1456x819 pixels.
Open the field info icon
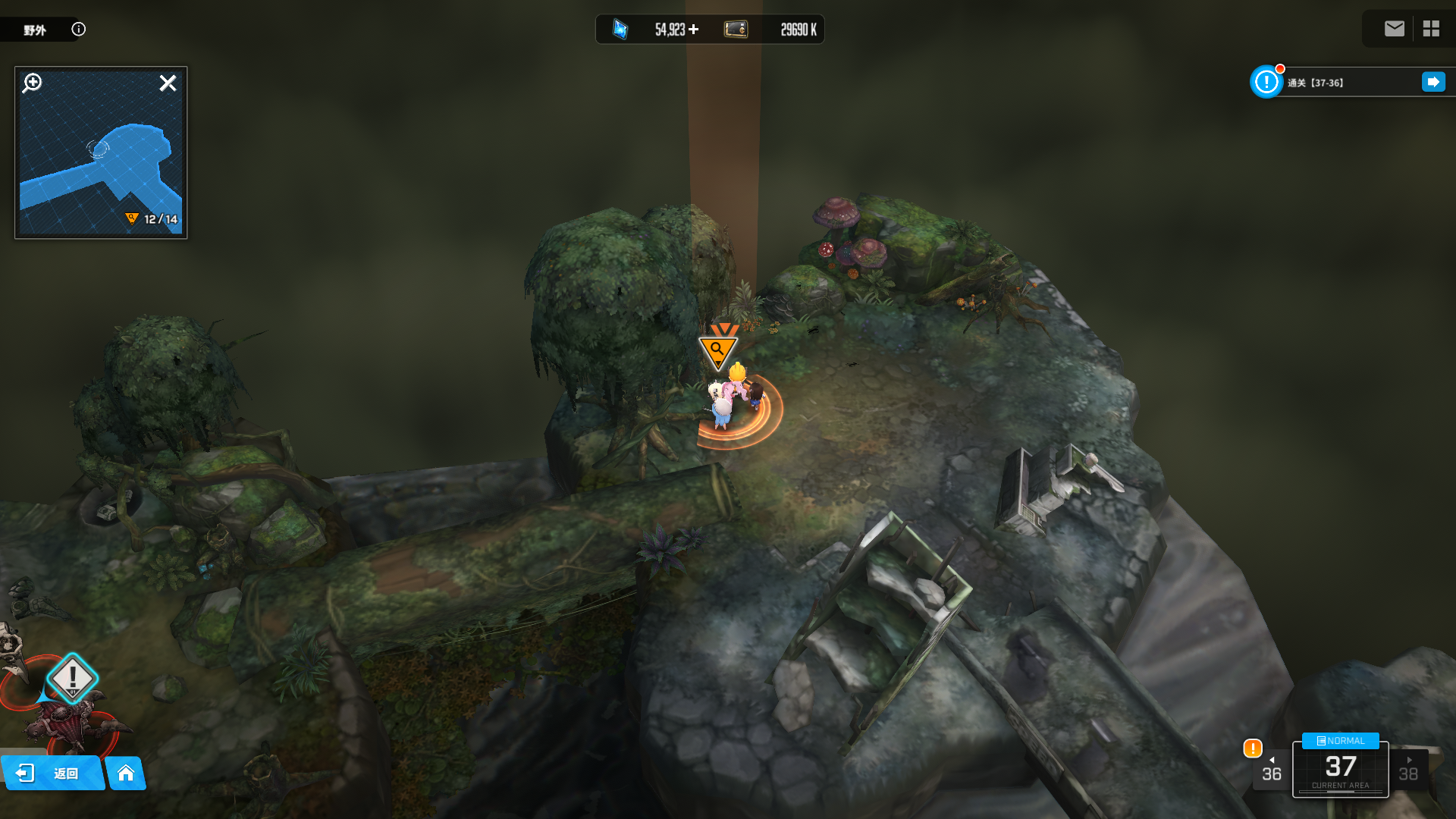point(79,30)
